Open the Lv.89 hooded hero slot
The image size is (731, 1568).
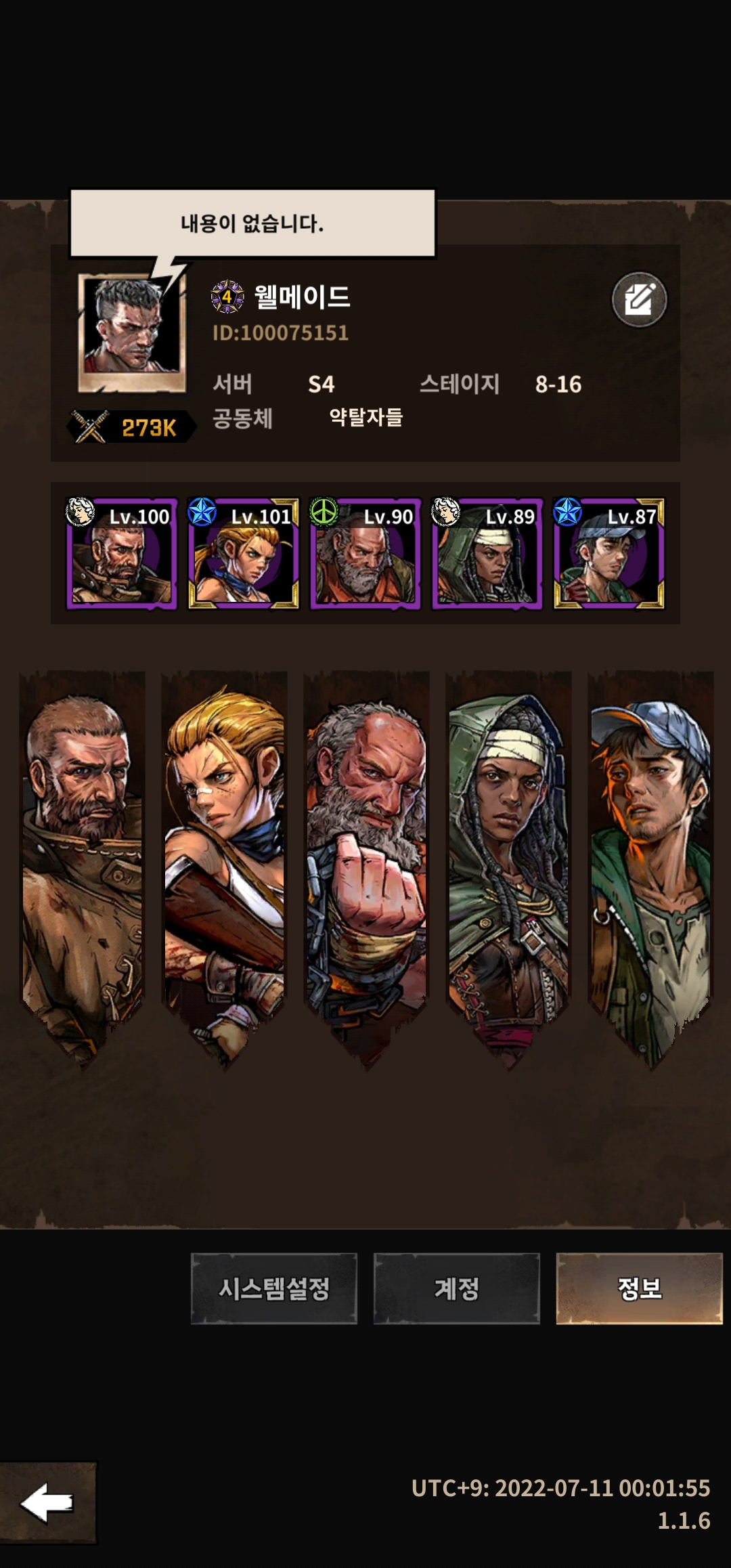click(x=487, y=554)
